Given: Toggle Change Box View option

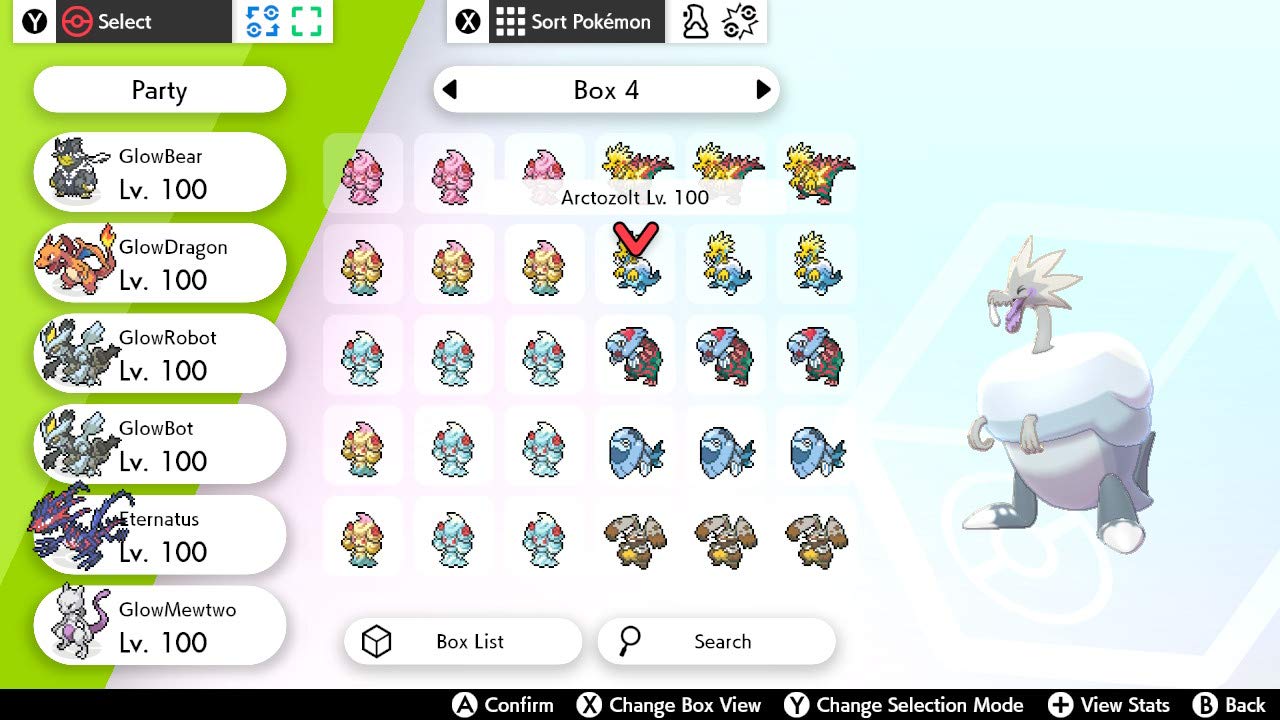Looking at the screenshot, I should 671,705.
